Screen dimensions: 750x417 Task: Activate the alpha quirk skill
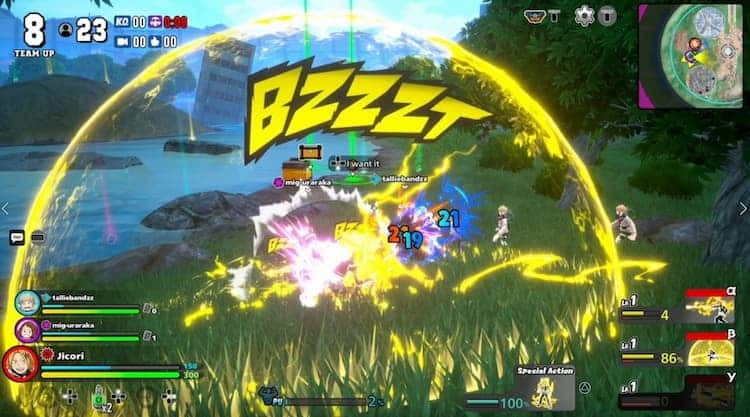tap(711, 307)
